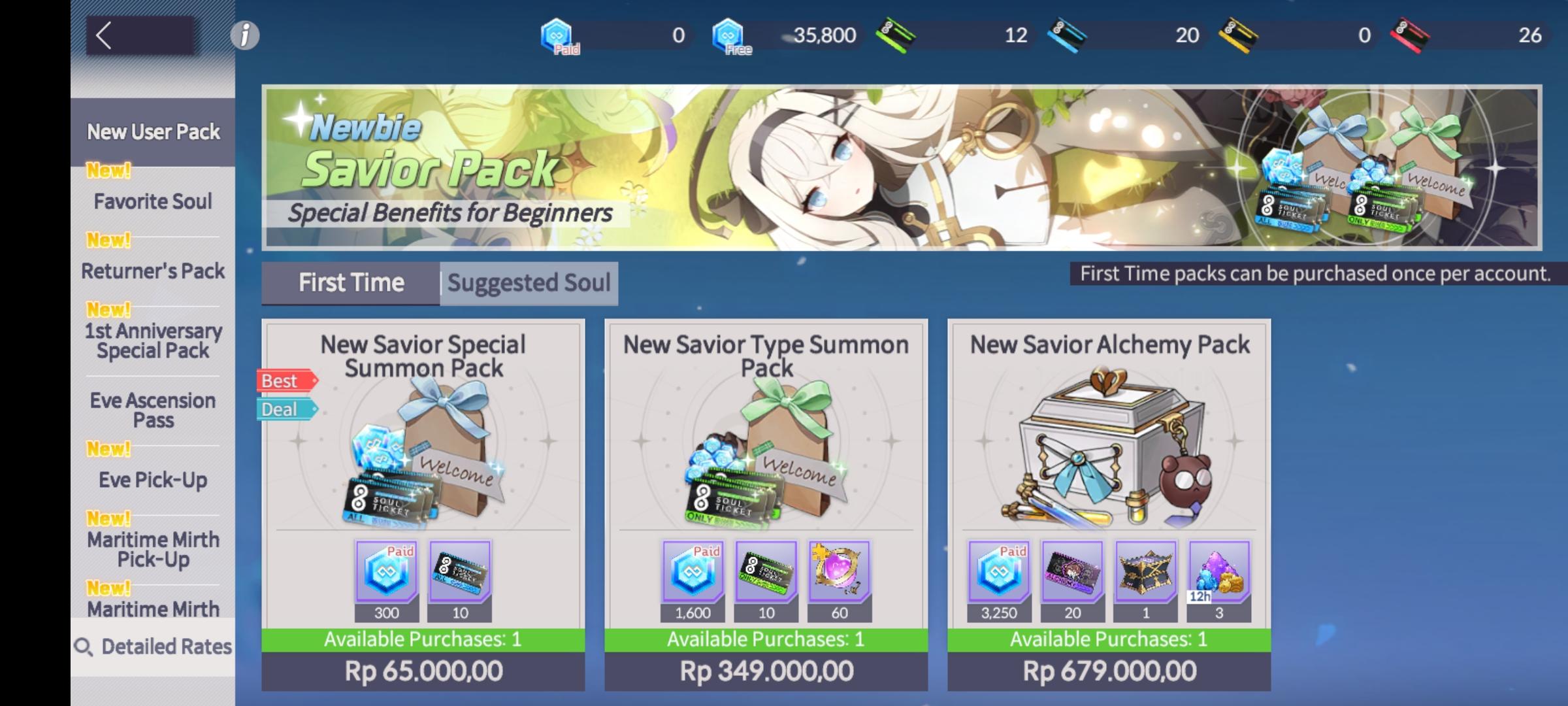Open the Eve Ascension Pass section
Image resolution: width=1568 pixels, height=706 pixels.
click(152, 410)
